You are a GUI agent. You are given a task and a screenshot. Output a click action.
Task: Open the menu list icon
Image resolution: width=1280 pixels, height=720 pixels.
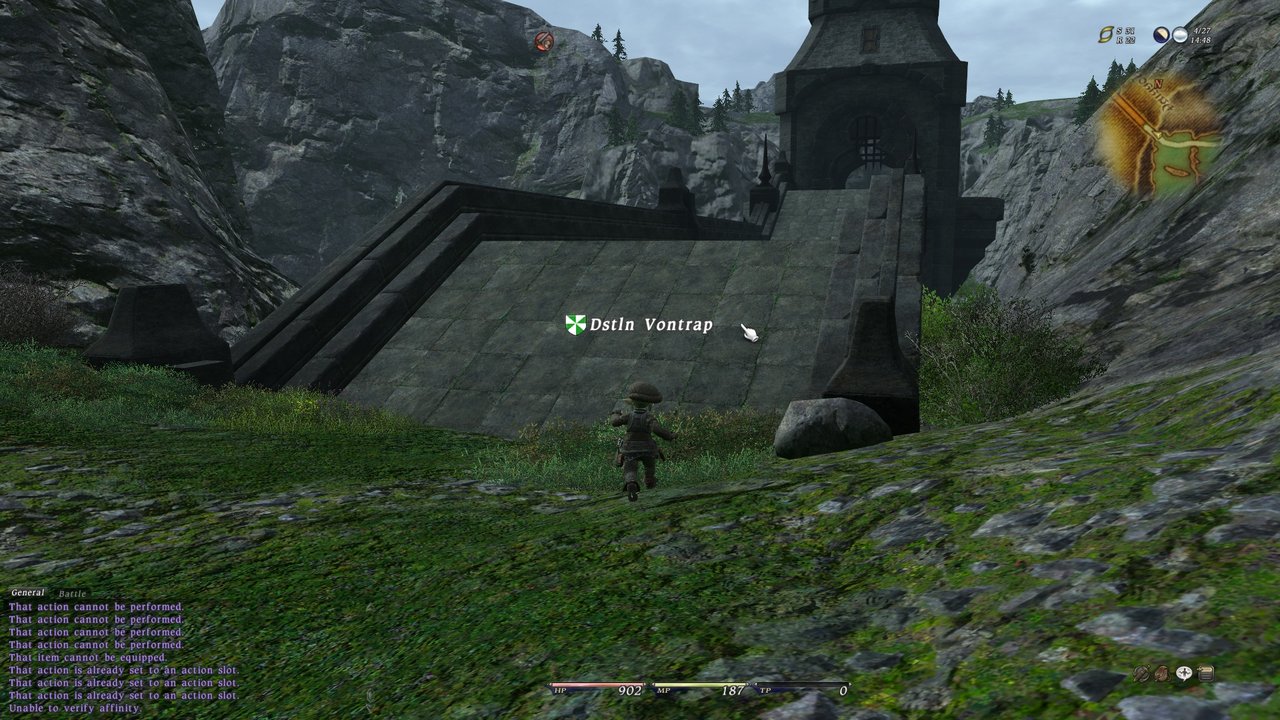(x=1205, y=673)
